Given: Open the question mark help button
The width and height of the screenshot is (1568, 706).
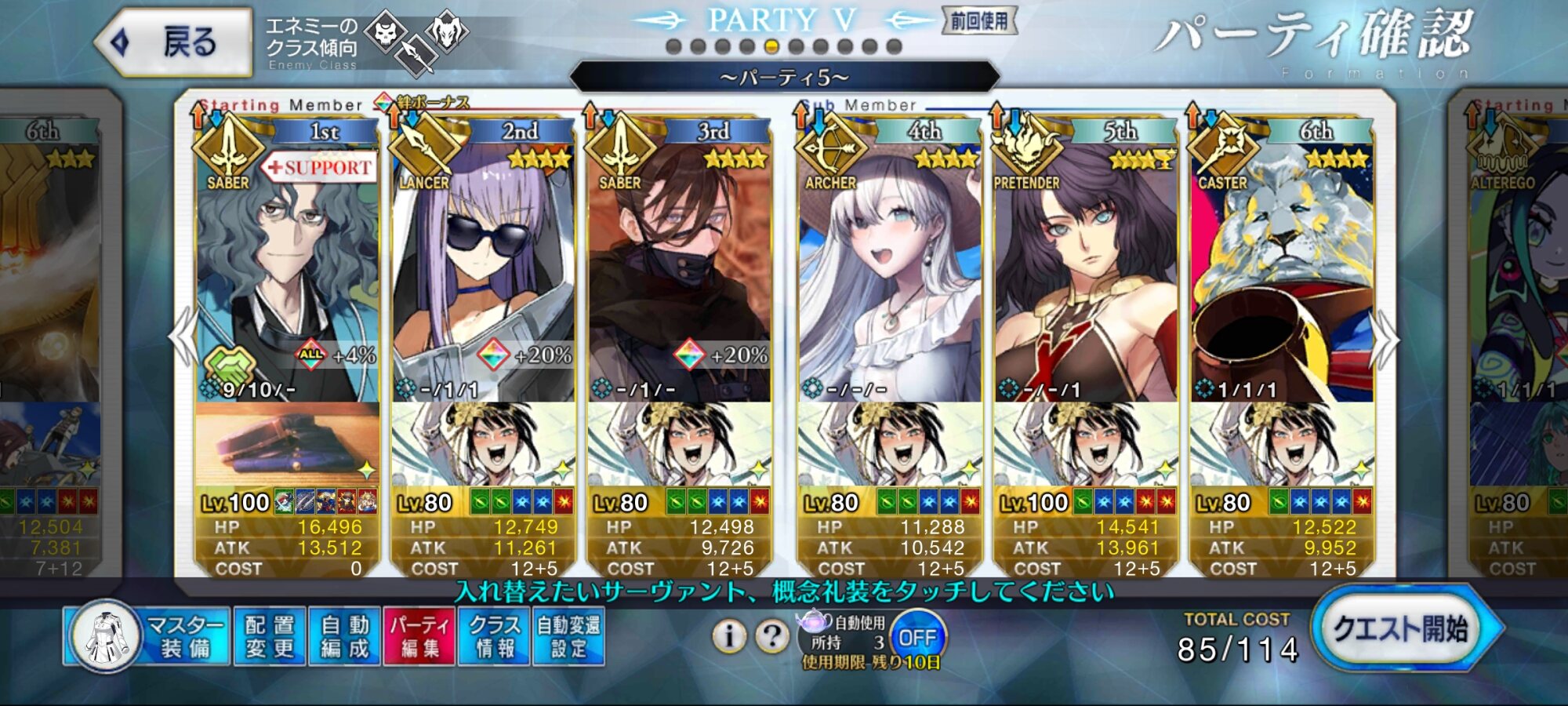Looking at the screenshot, I should (772, 636).
